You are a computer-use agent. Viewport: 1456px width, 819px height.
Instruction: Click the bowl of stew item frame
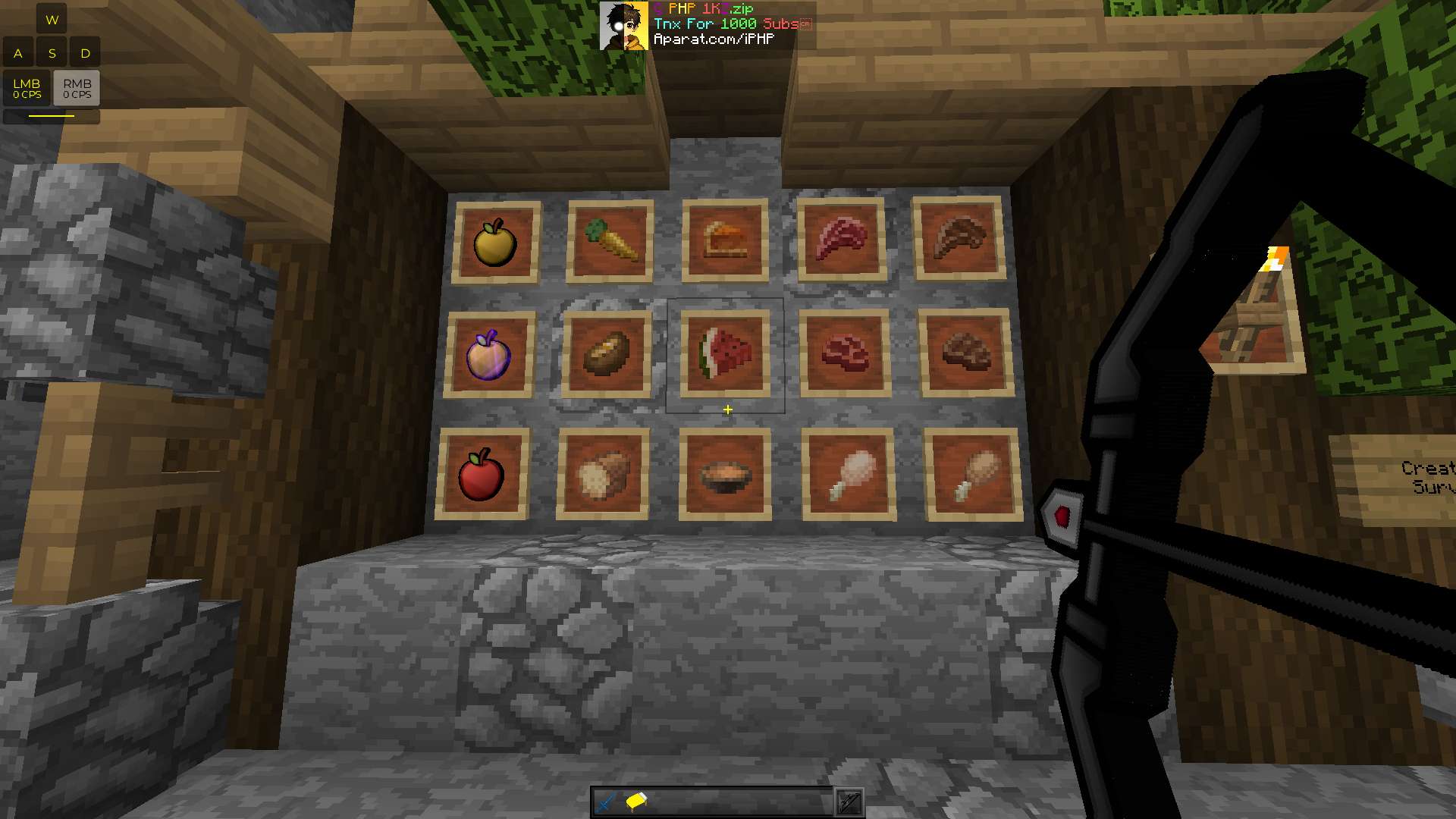point(726,474)
